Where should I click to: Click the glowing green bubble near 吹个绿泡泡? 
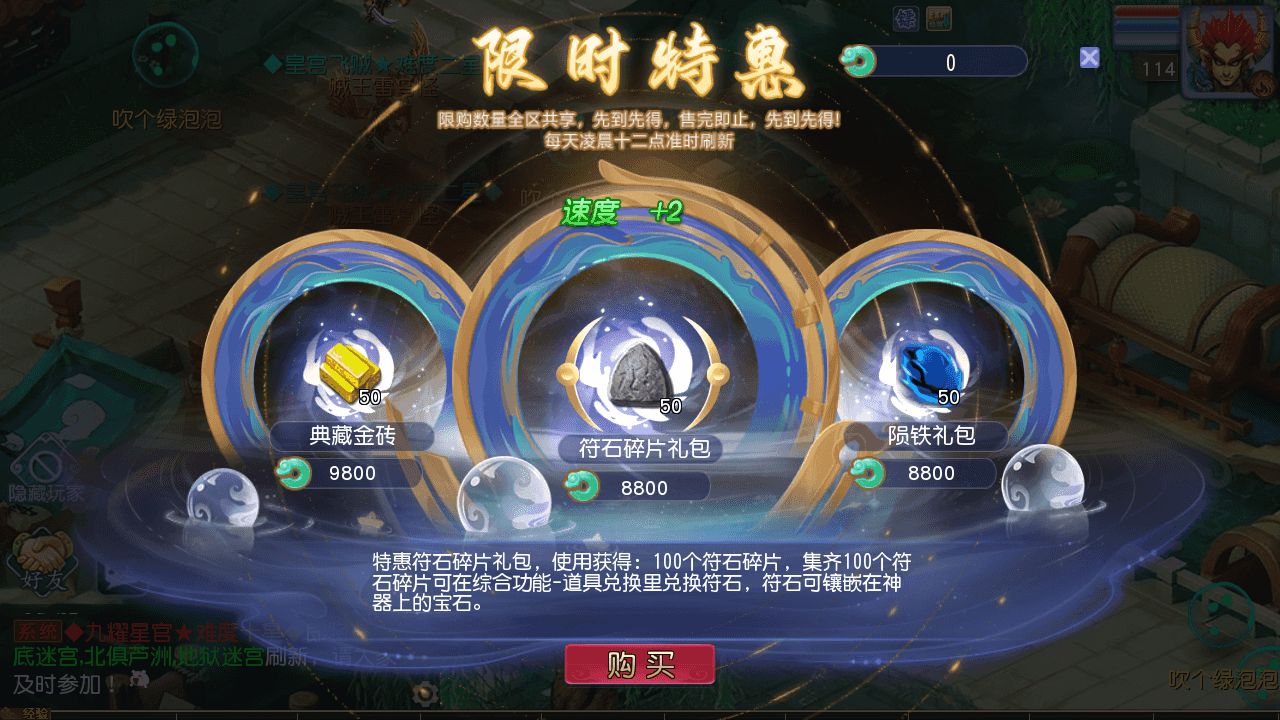pos(165,55)
